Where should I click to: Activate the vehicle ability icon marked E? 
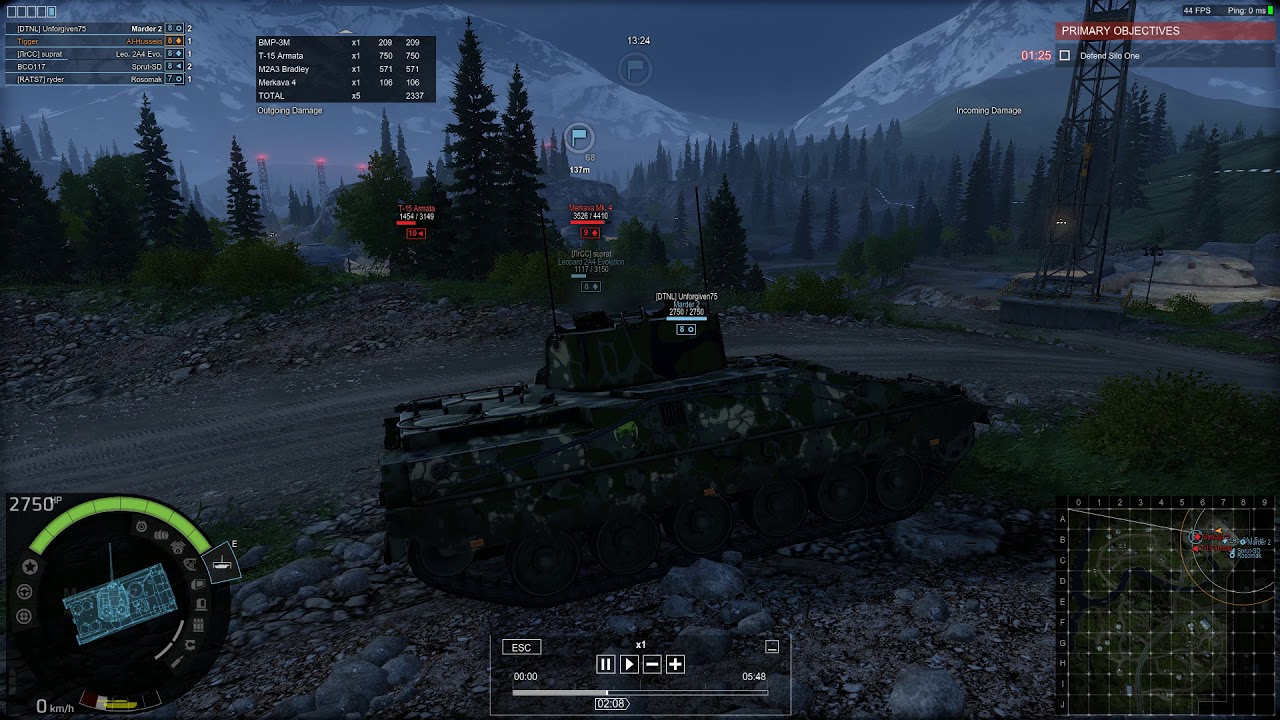point(221,565)
